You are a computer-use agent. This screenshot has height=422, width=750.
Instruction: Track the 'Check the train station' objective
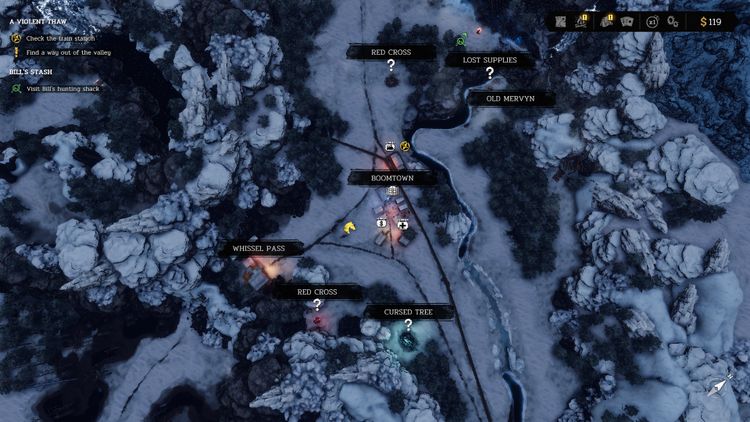pos(59,38)
